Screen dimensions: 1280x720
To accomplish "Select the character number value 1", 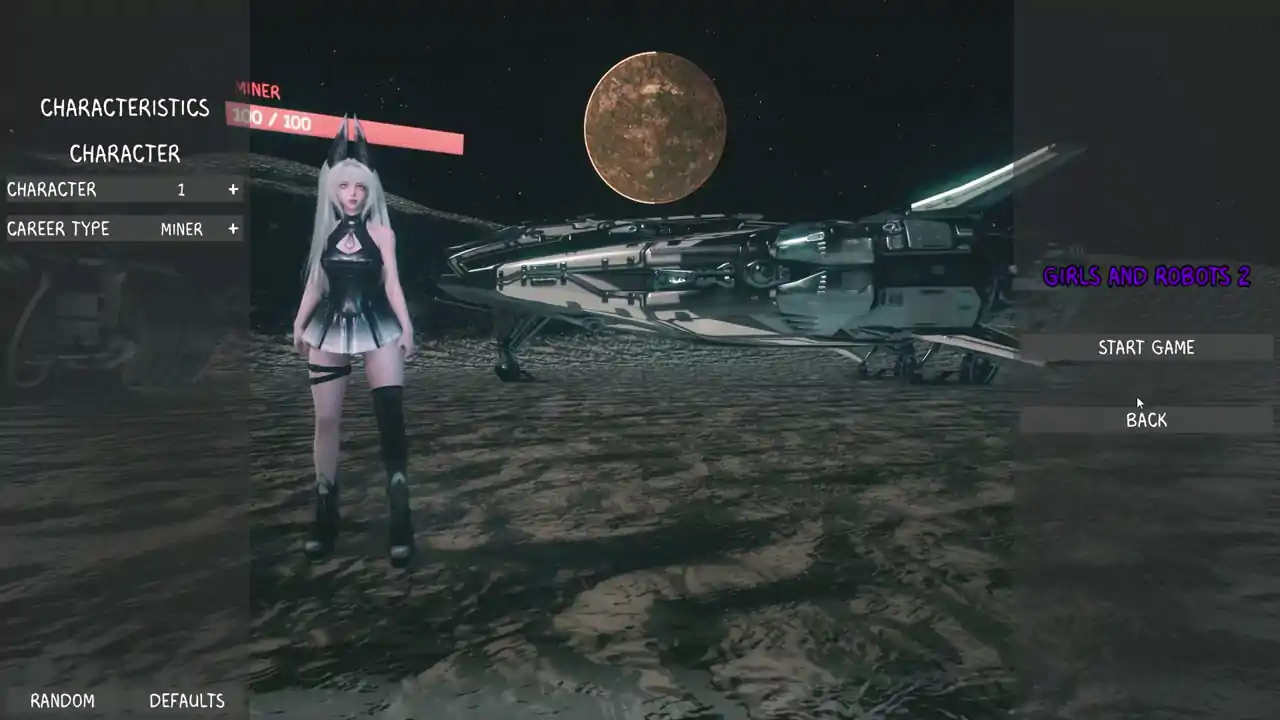I will click(x=181, y=189).
